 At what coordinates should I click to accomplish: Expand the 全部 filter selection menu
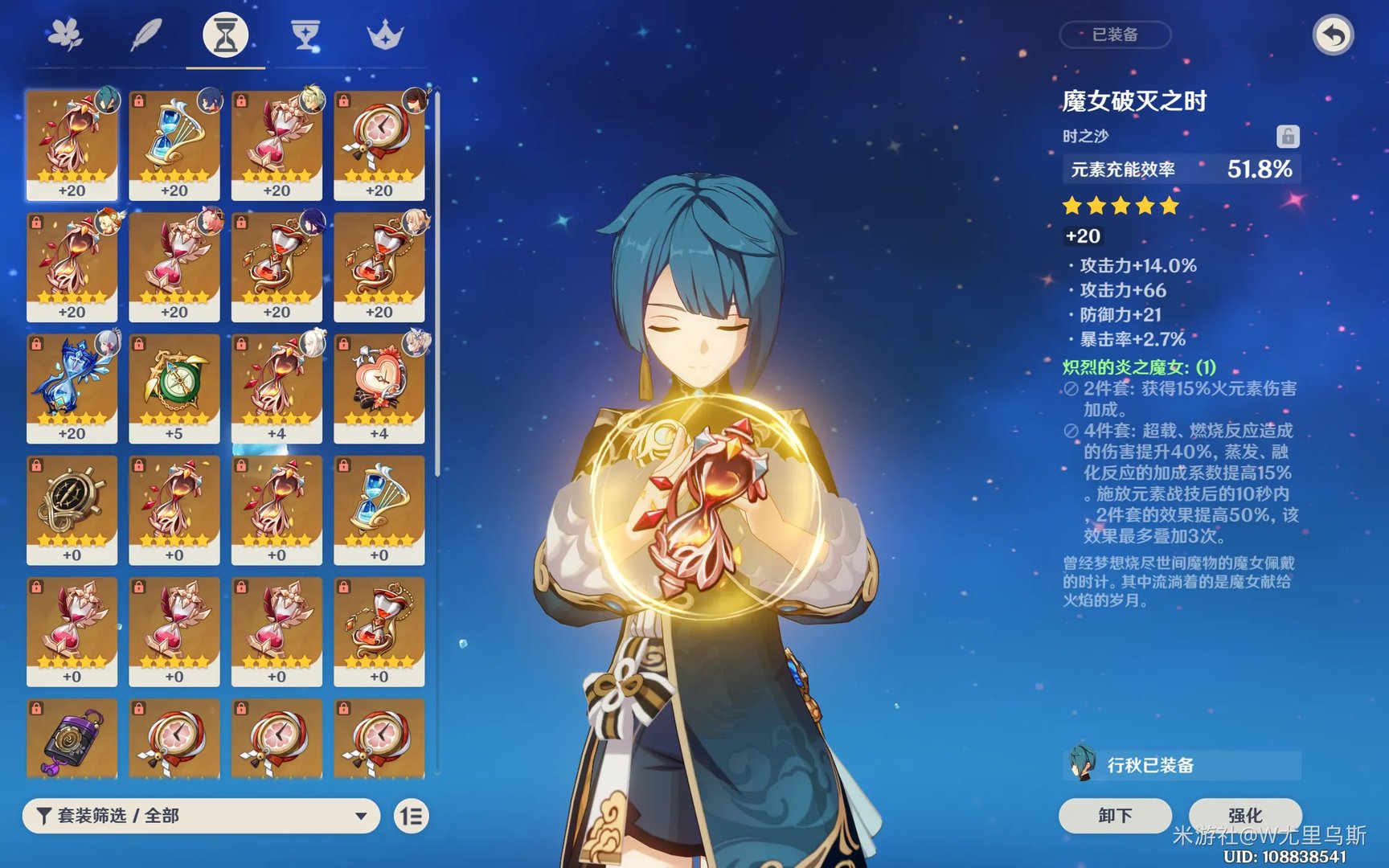point(201,815)
